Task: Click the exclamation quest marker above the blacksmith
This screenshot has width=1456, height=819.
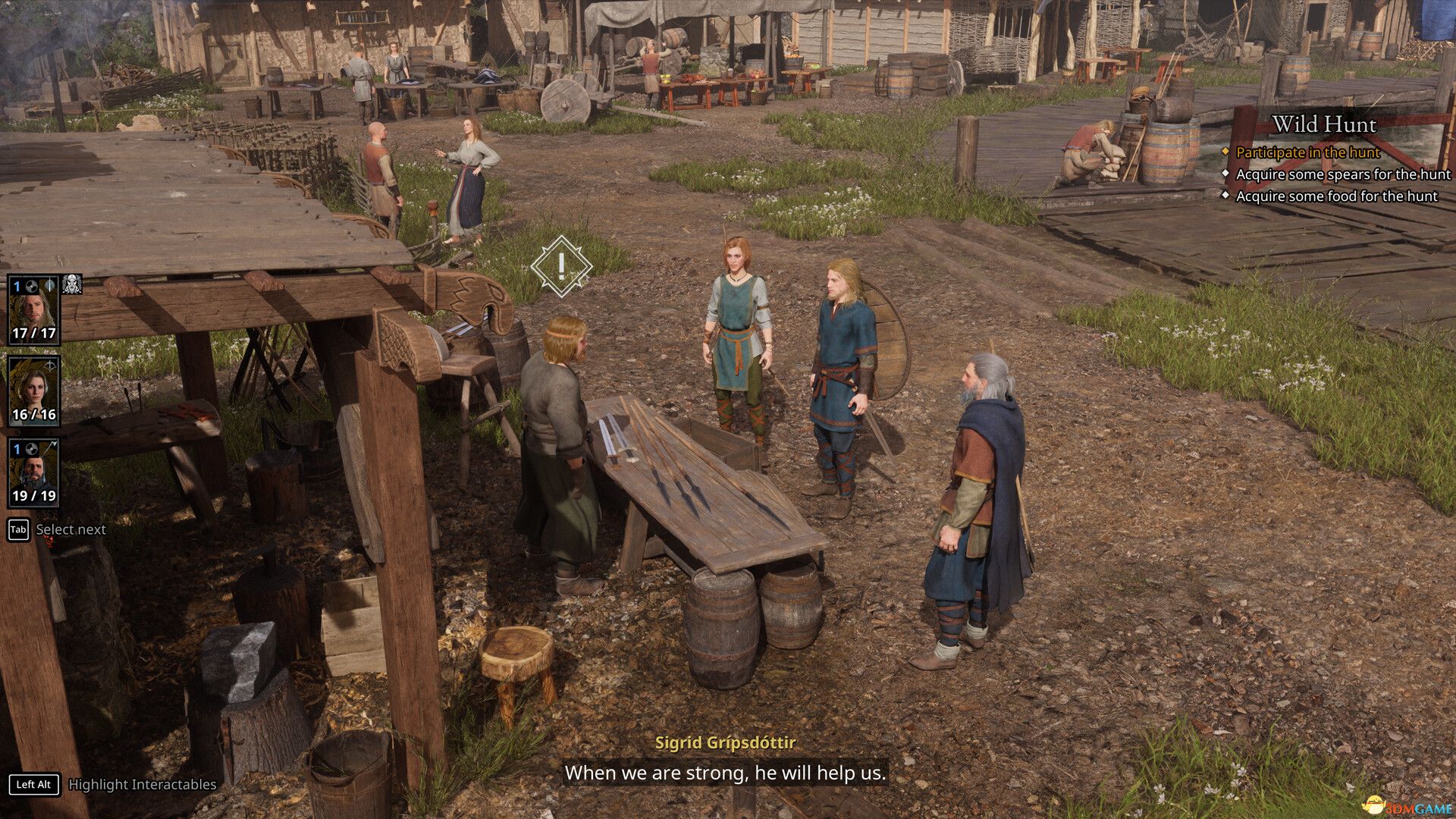Action: pyautogui.click(x=560, y=266)
